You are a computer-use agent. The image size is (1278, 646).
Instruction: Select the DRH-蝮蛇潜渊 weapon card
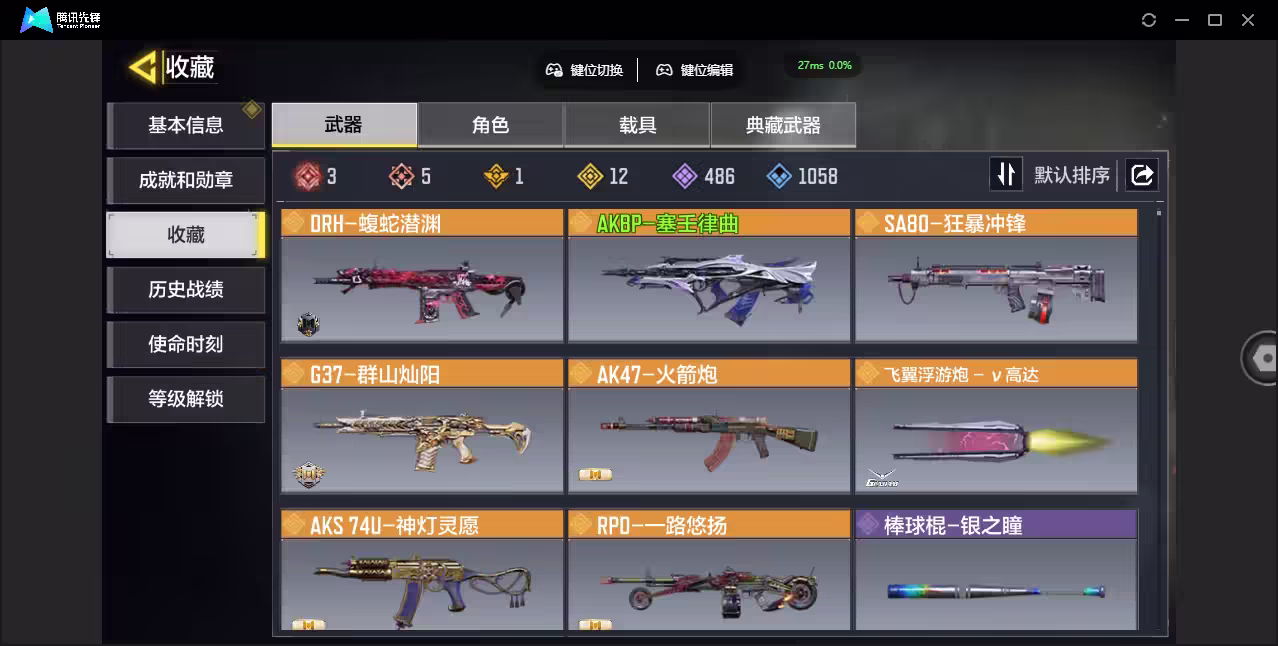tap(422, 276)
